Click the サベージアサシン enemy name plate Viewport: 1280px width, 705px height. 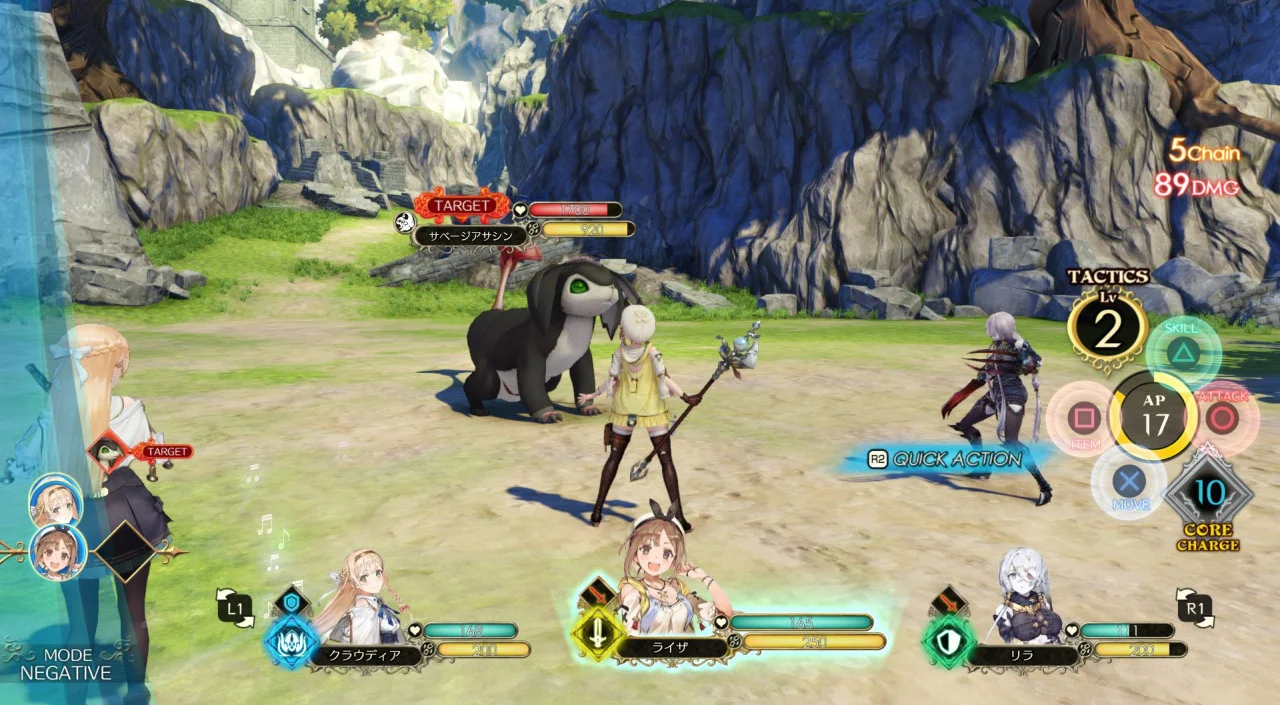coord(471,238)
